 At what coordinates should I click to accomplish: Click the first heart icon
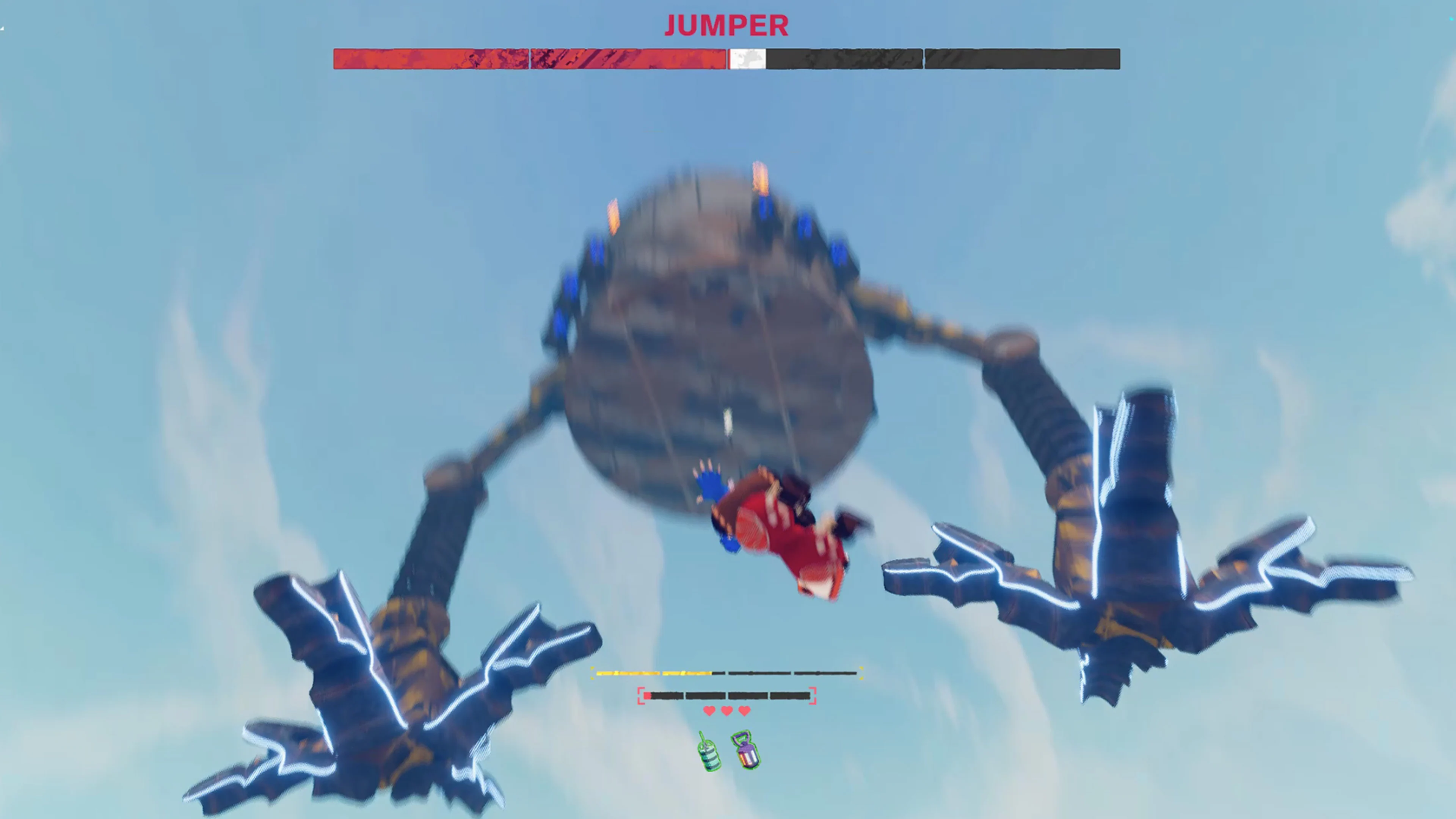pyautogui.click(x=709, y=711)
